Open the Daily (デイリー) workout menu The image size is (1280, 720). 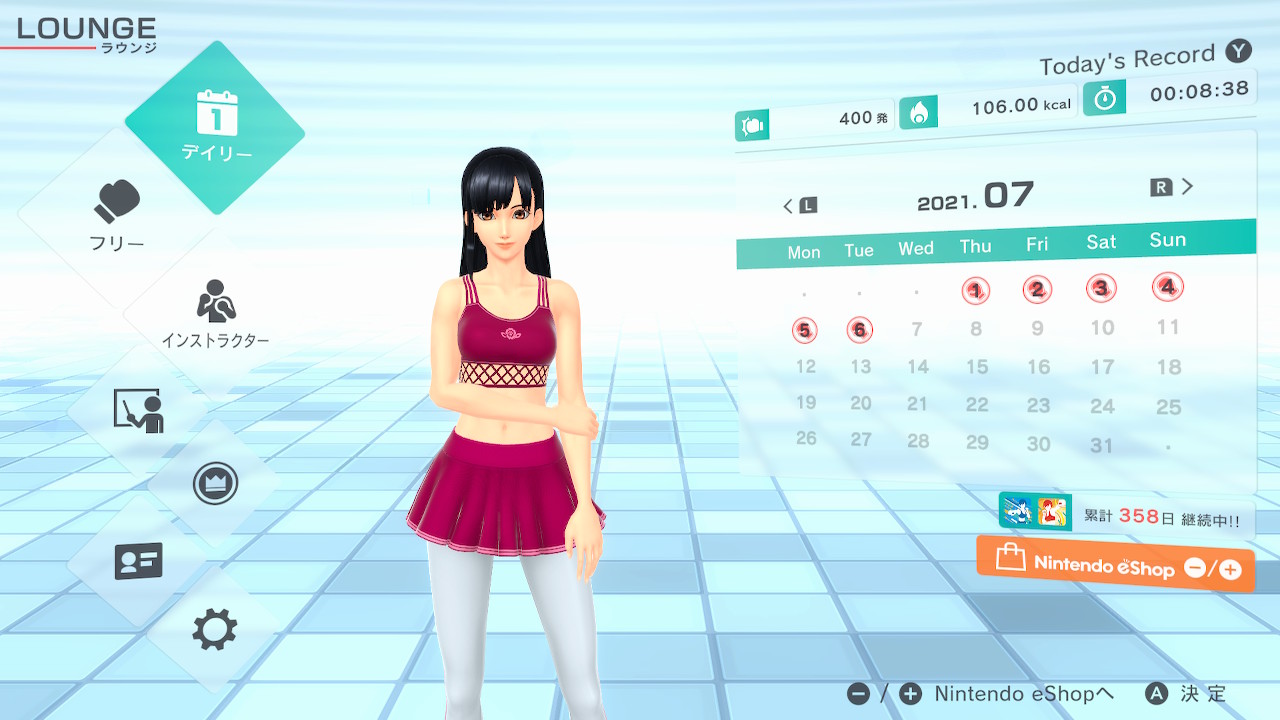(215, 128)
